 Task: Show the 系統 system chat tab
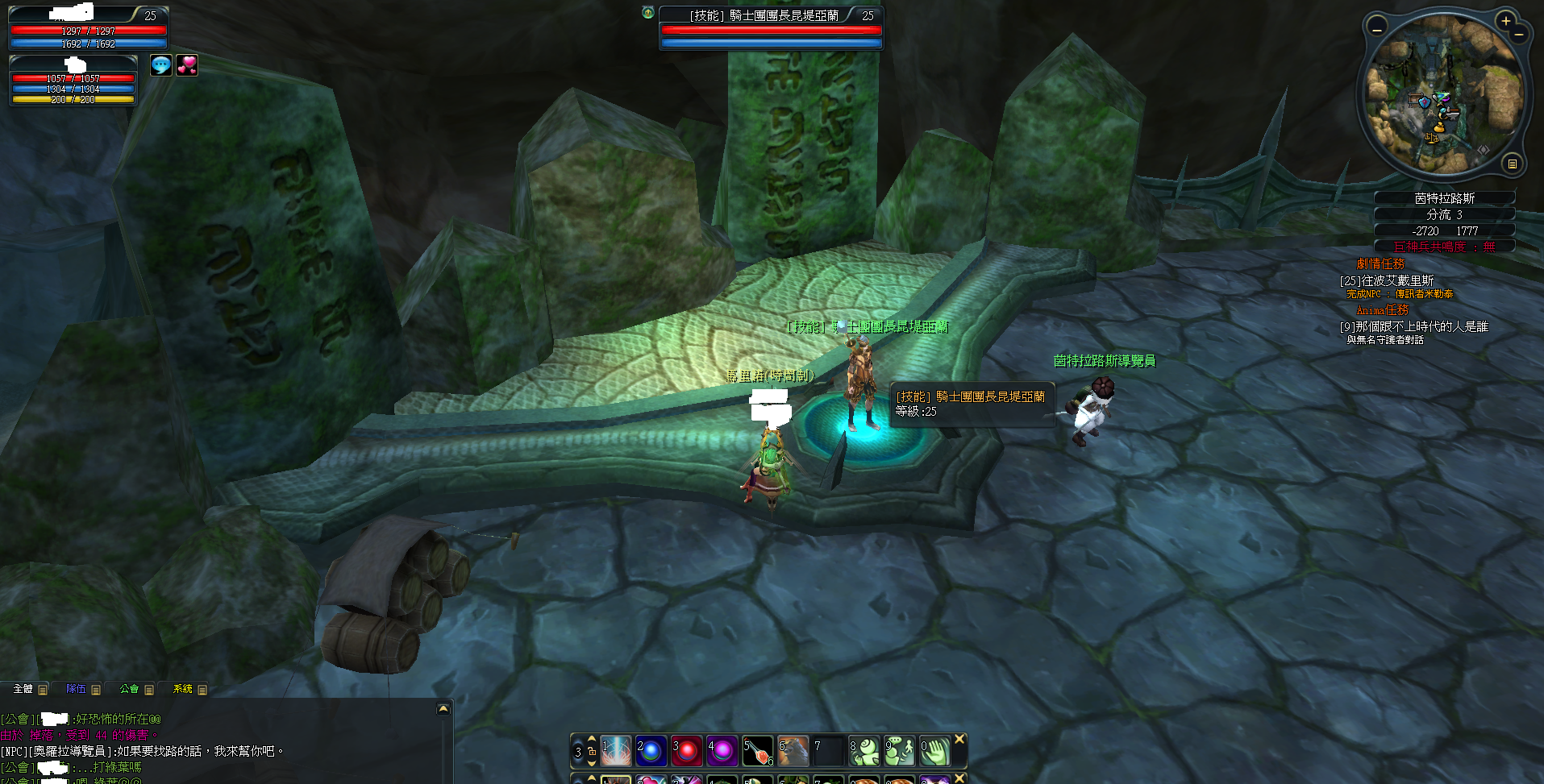pos(183,689)
